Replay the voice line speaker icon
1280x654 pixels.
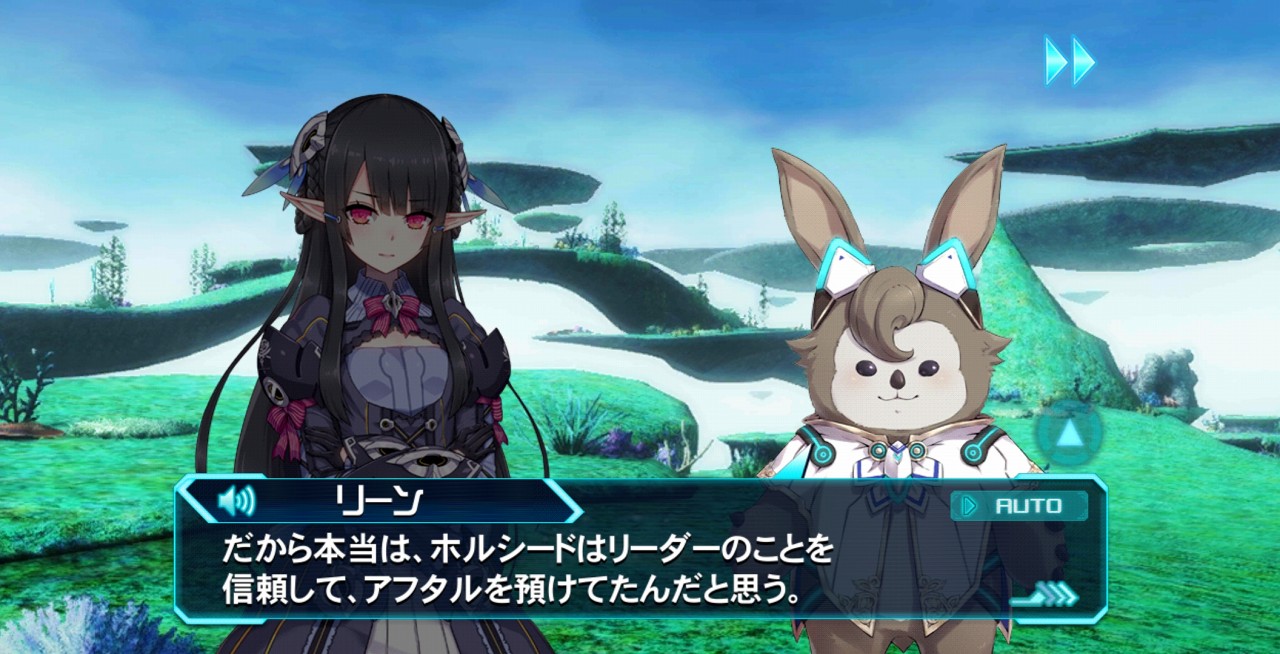click(236, 499)
